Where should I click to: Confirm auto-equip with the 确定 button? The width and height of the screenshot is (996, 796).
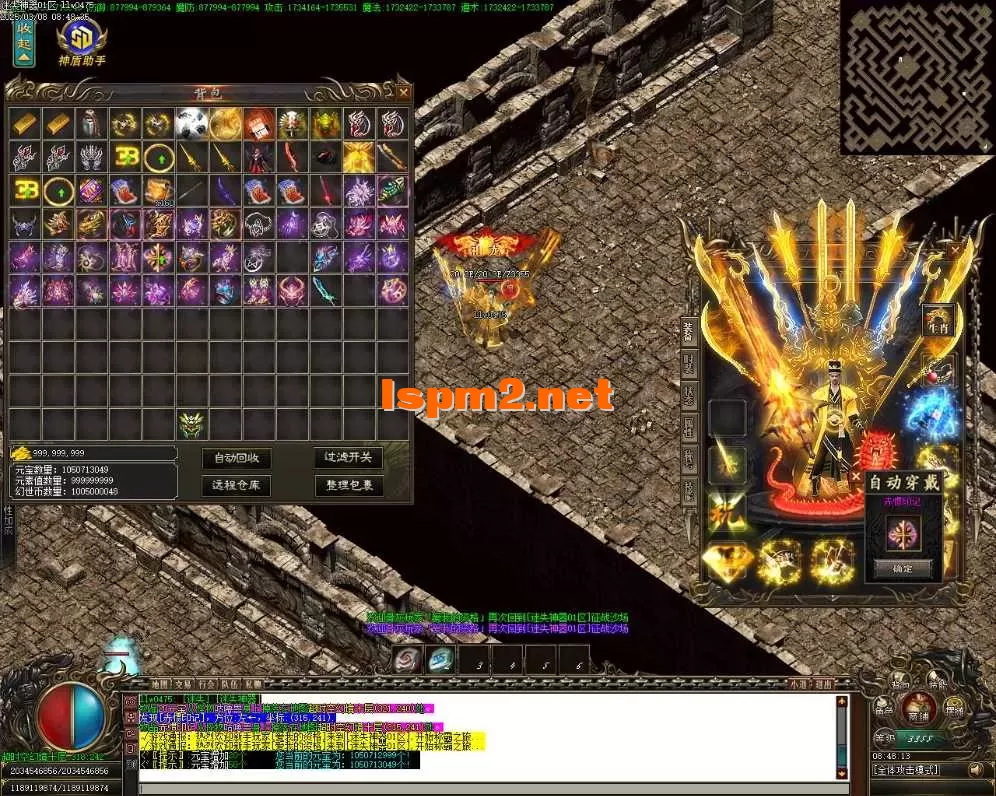(x=903, y=568)
